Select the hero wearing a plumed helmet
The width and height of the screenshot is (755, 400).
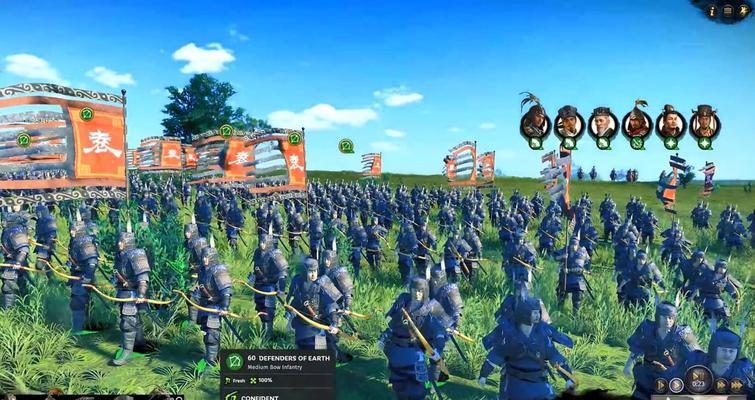(637, 123)
